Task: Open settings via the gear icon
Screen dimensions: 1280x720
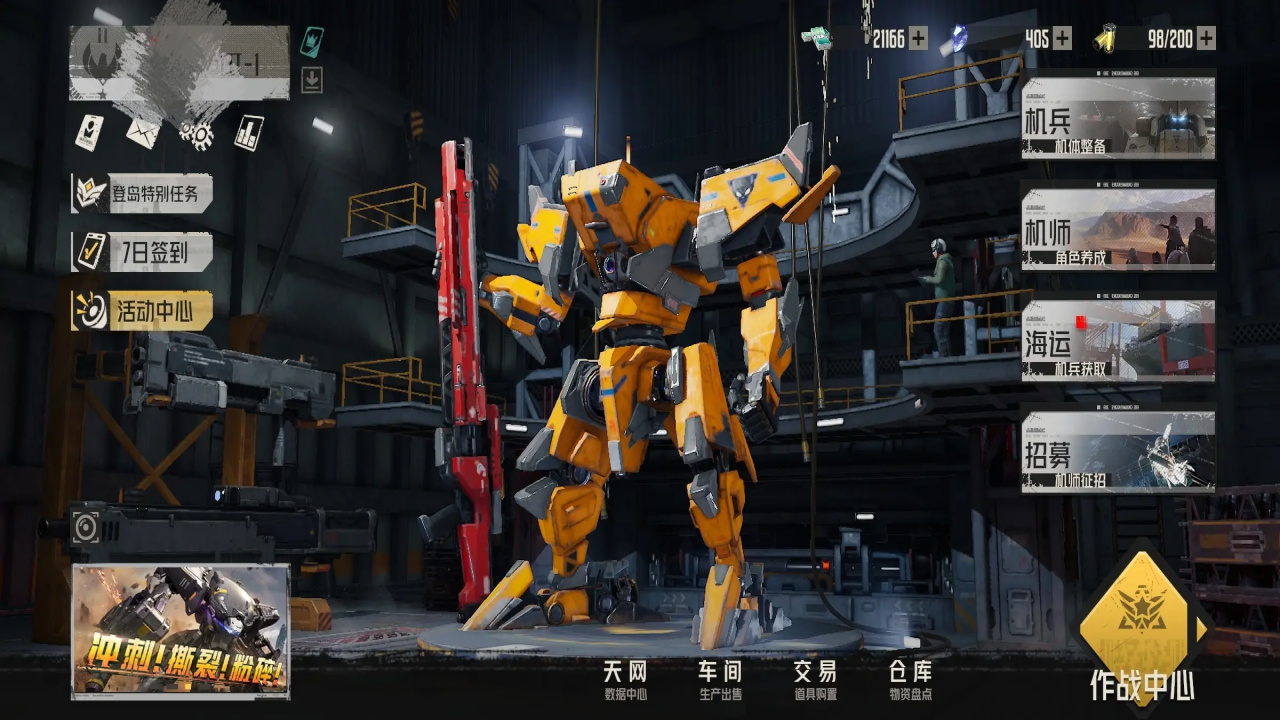Action: (196, 133)
